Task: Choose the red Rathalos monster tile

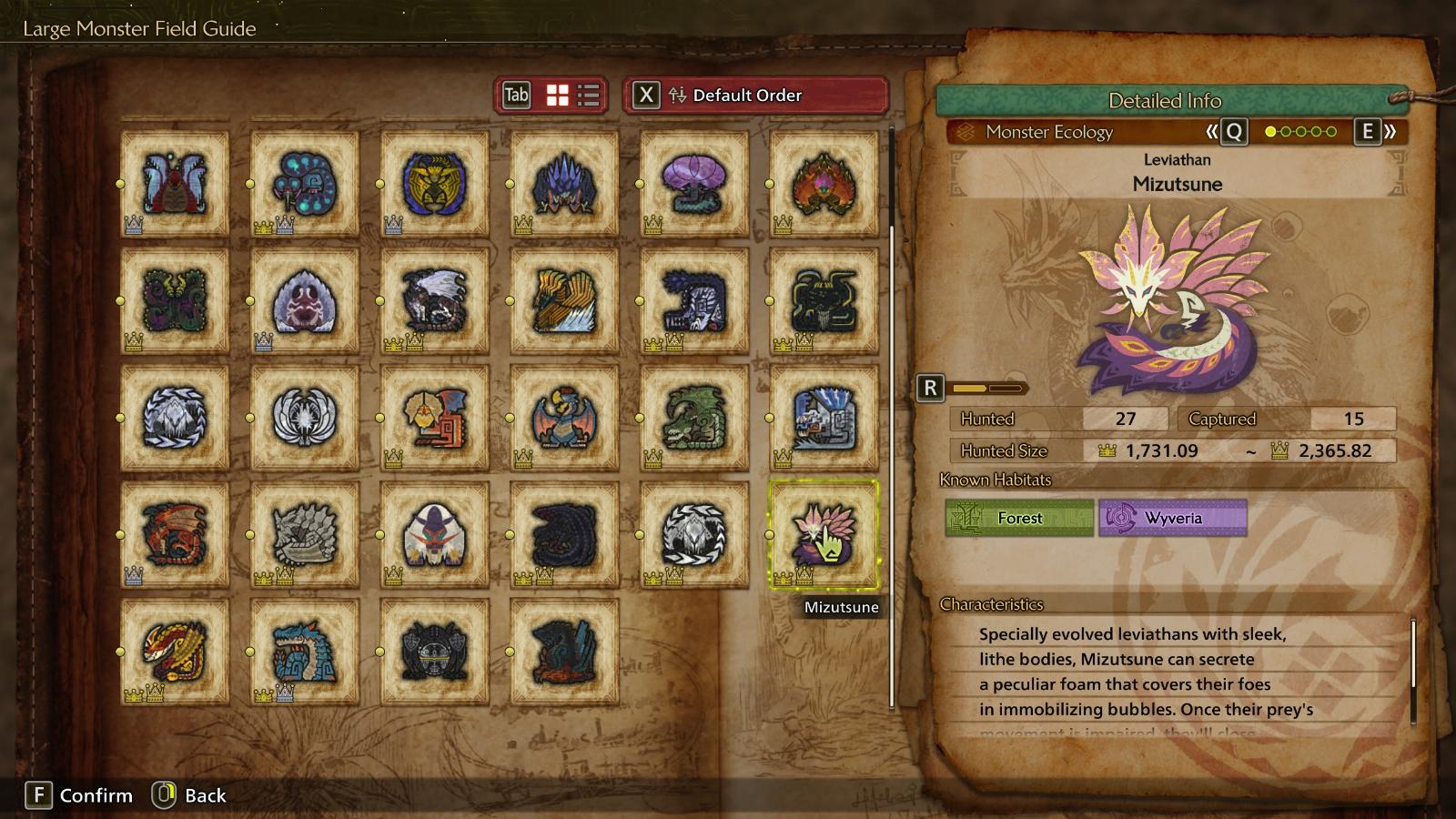Action: (175, 534)
